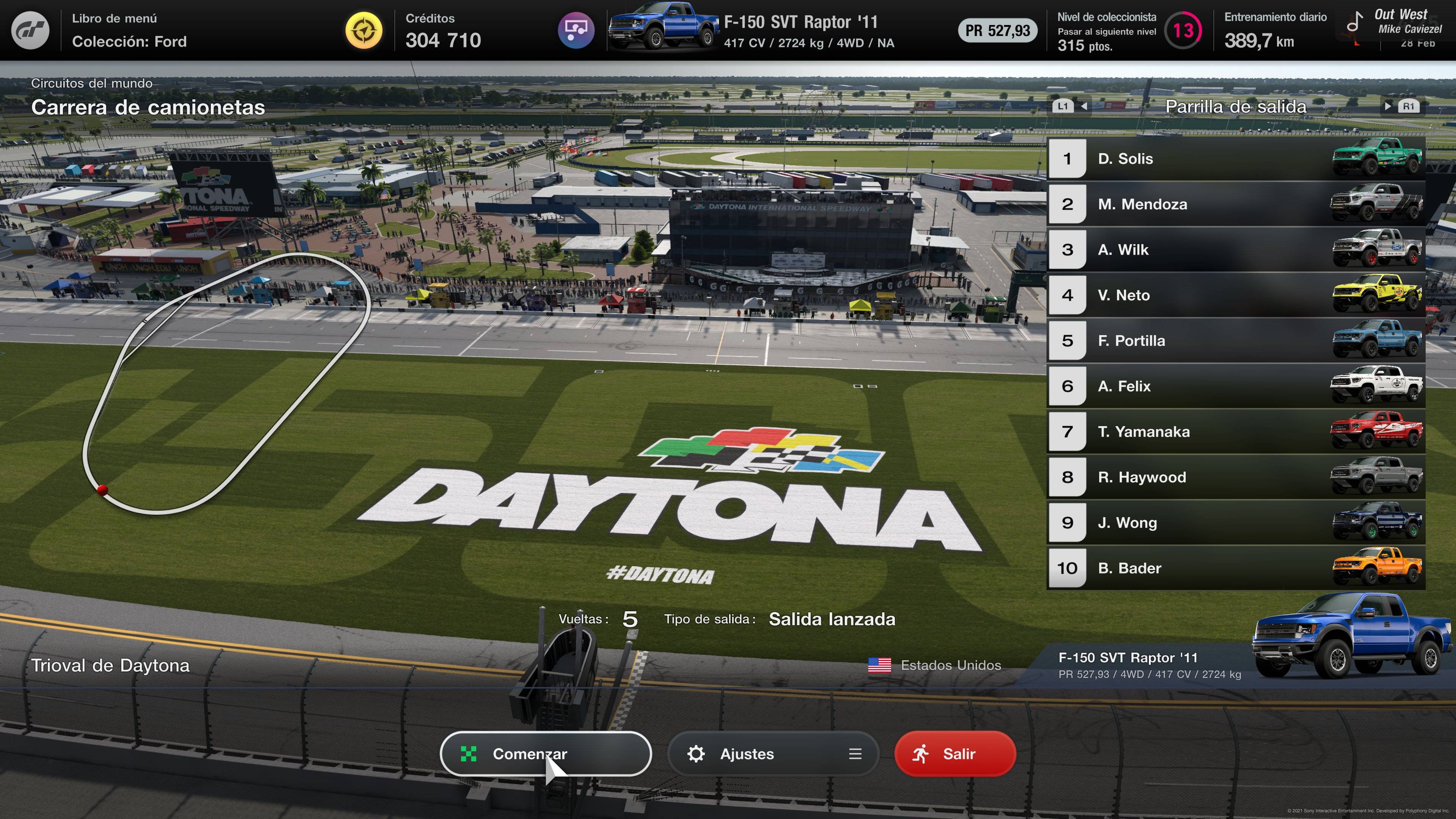Click the Estados Unidos flag icon
Screen dimensions: 1456x819
[880, 665]
